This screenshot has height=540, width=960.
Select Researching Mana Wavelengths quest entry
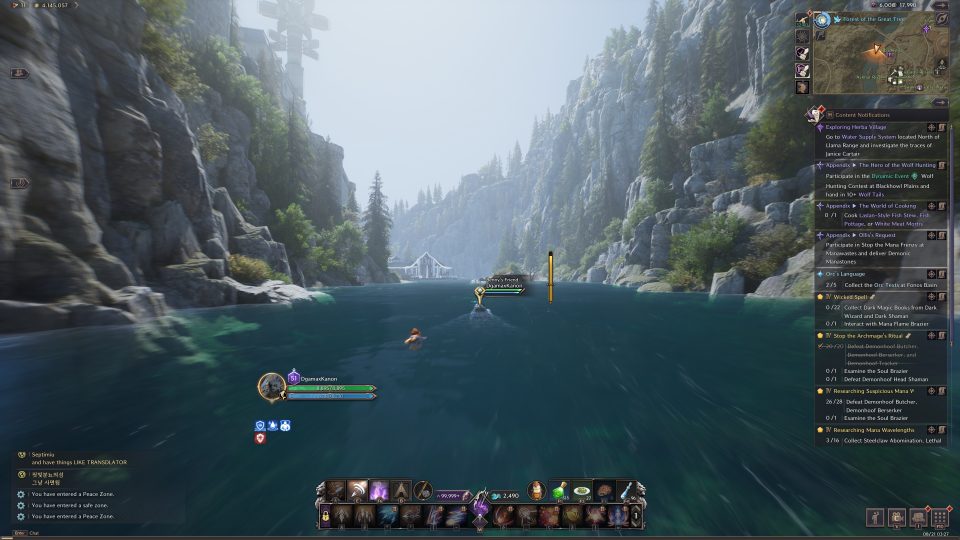pos(874,430)
